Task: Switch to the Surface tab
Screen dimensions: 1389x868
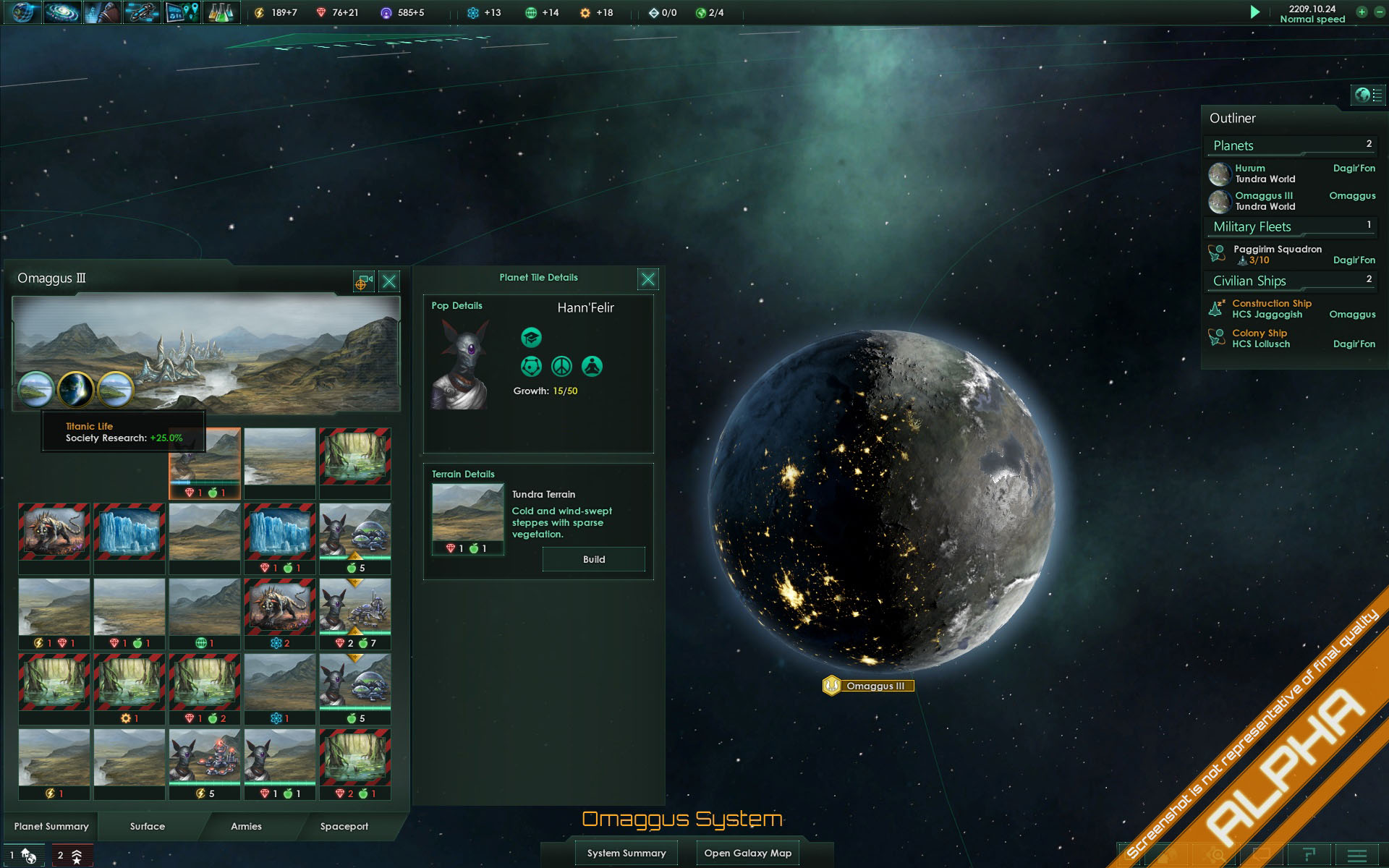Action: pyautogui.click(x=148, y=826)
